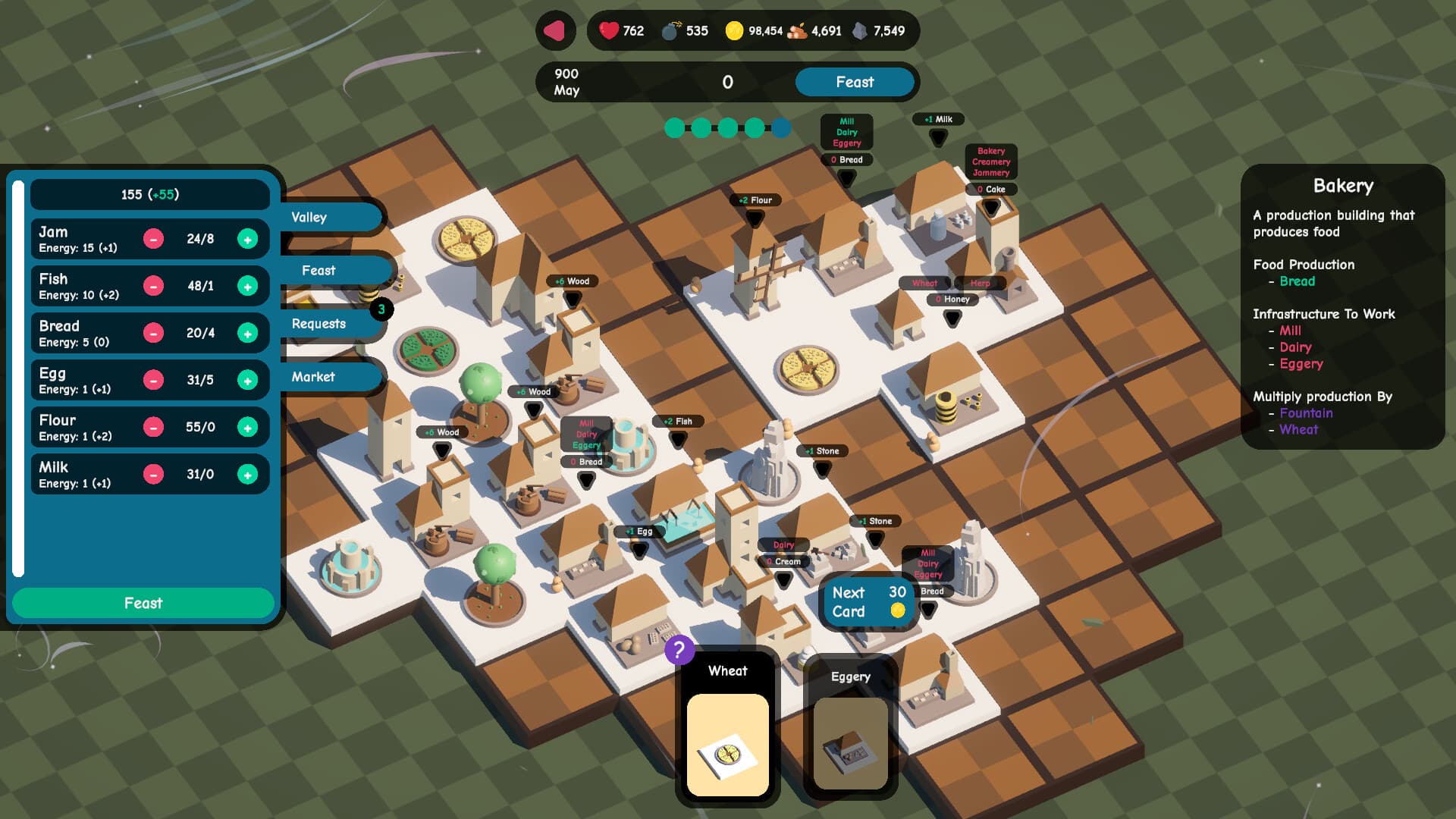This screenshot has width=1456, height=819.
Task: View the Requests tab with 3 notifications
Action: tap(319, 323)
